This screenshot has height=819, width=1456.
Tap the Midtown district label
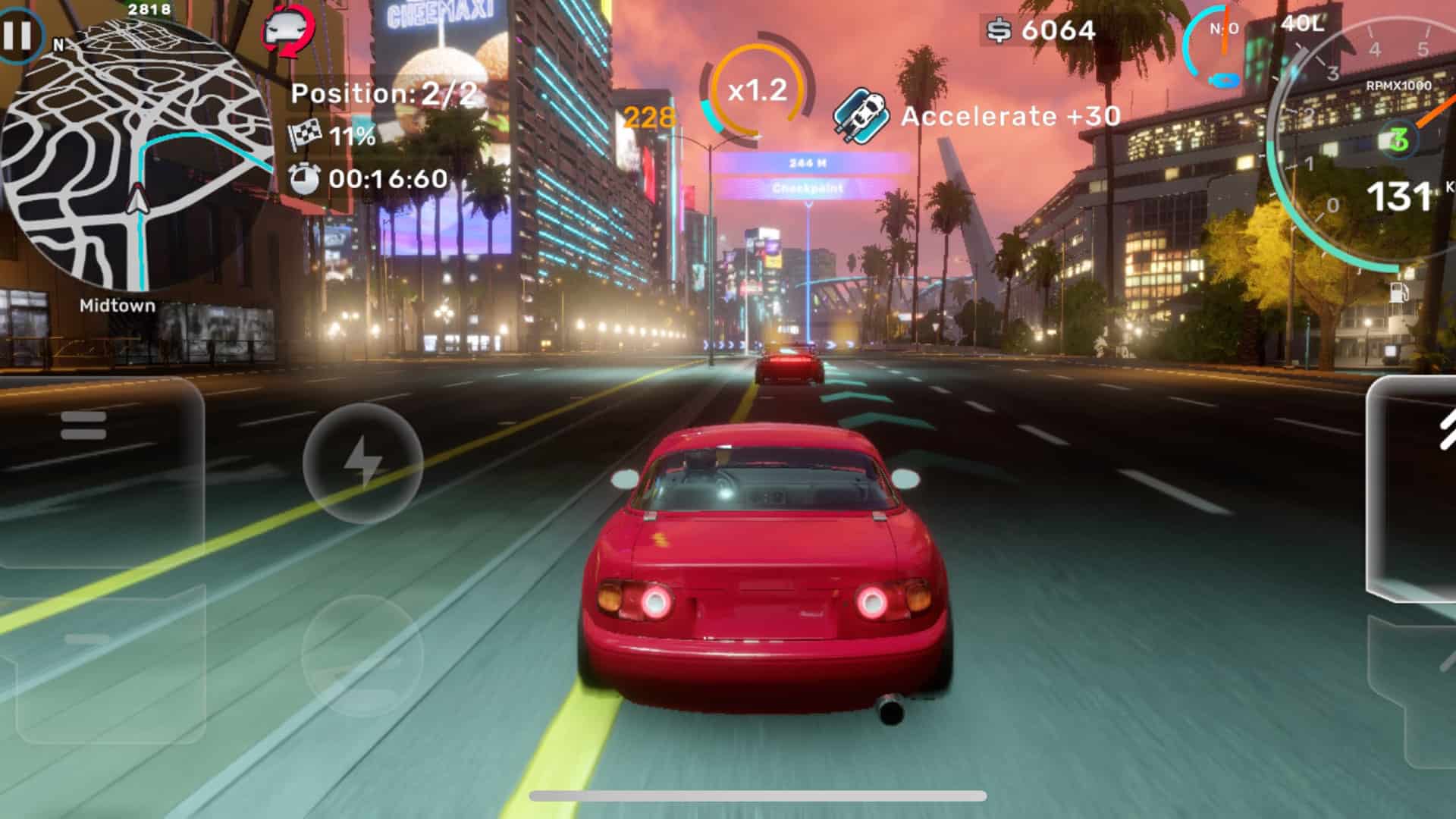pyautogui.click(x=117, y=306)
